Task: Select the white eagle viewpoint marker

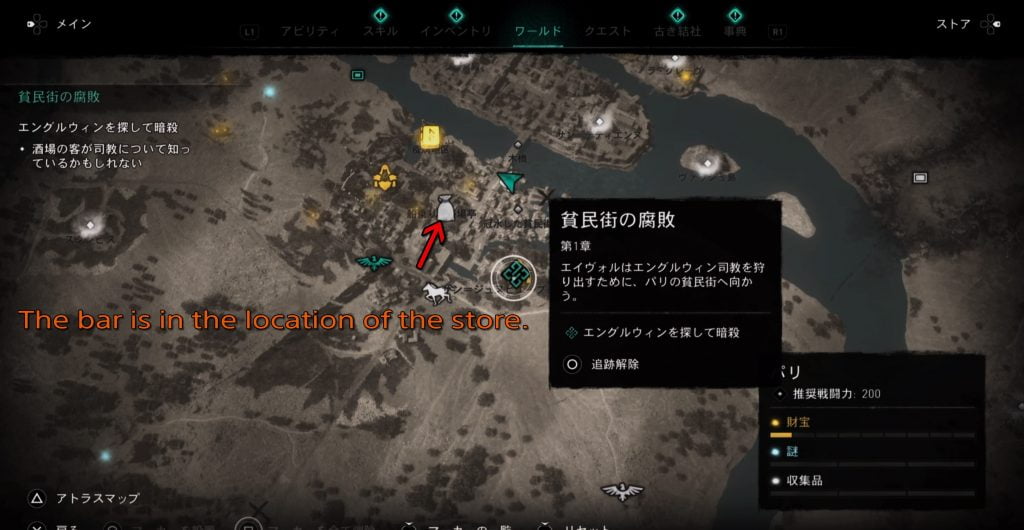Action: (x=620, y=491)
